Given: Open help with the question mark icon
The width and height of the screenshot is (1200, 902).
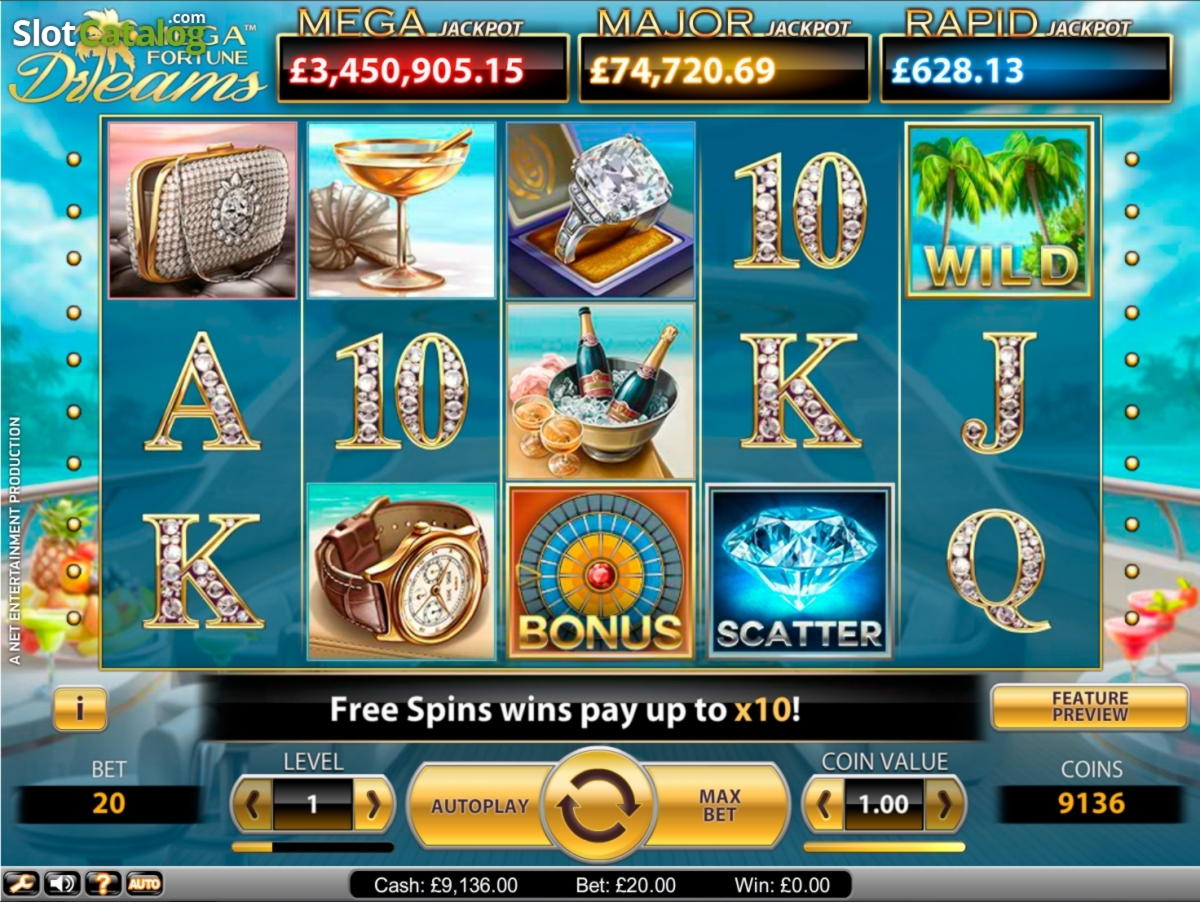Looking at the screenshot, I should (x=103, y=884).
